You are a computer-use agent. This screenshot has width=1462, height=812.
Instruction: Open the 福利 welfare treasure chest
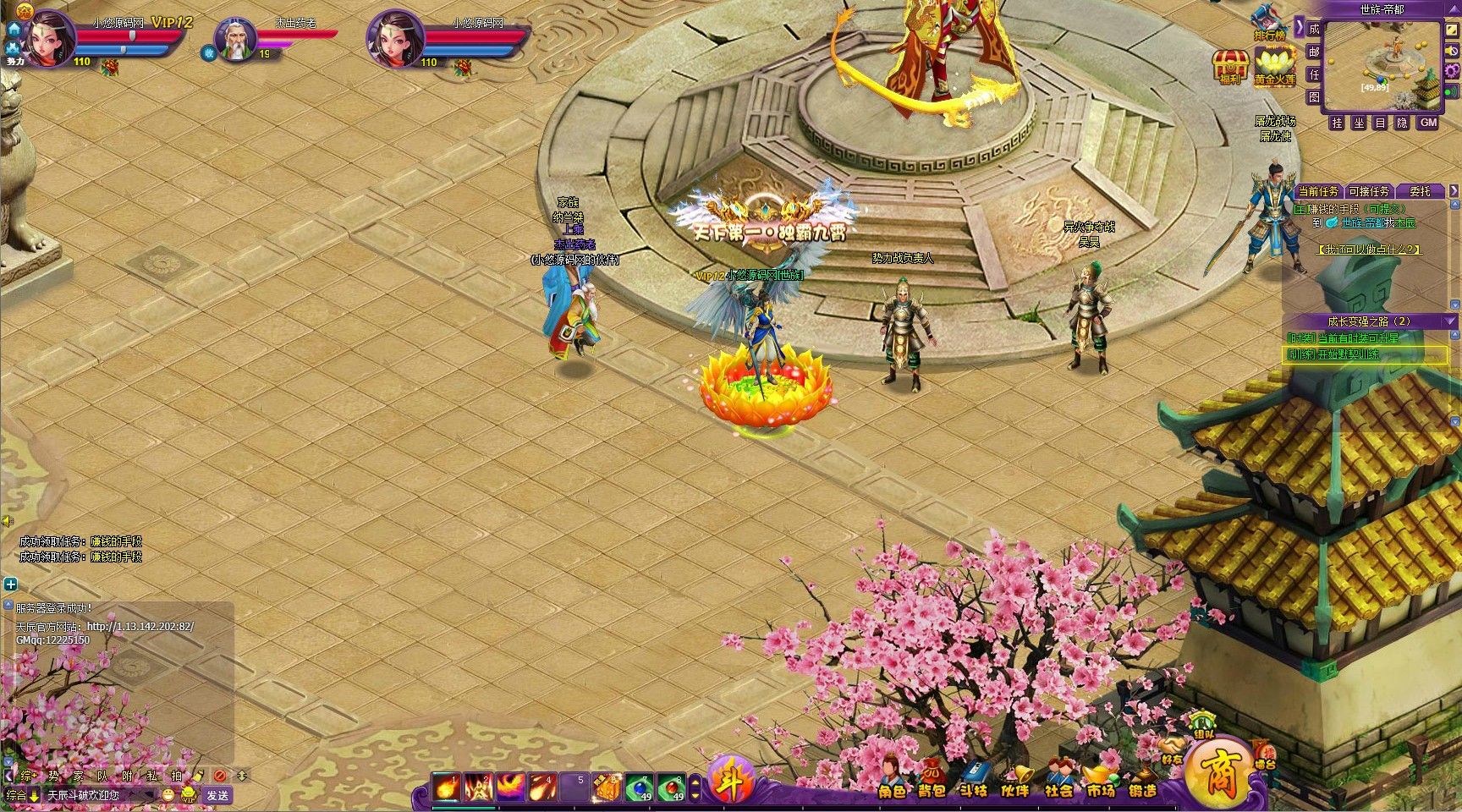point(1229,65)
